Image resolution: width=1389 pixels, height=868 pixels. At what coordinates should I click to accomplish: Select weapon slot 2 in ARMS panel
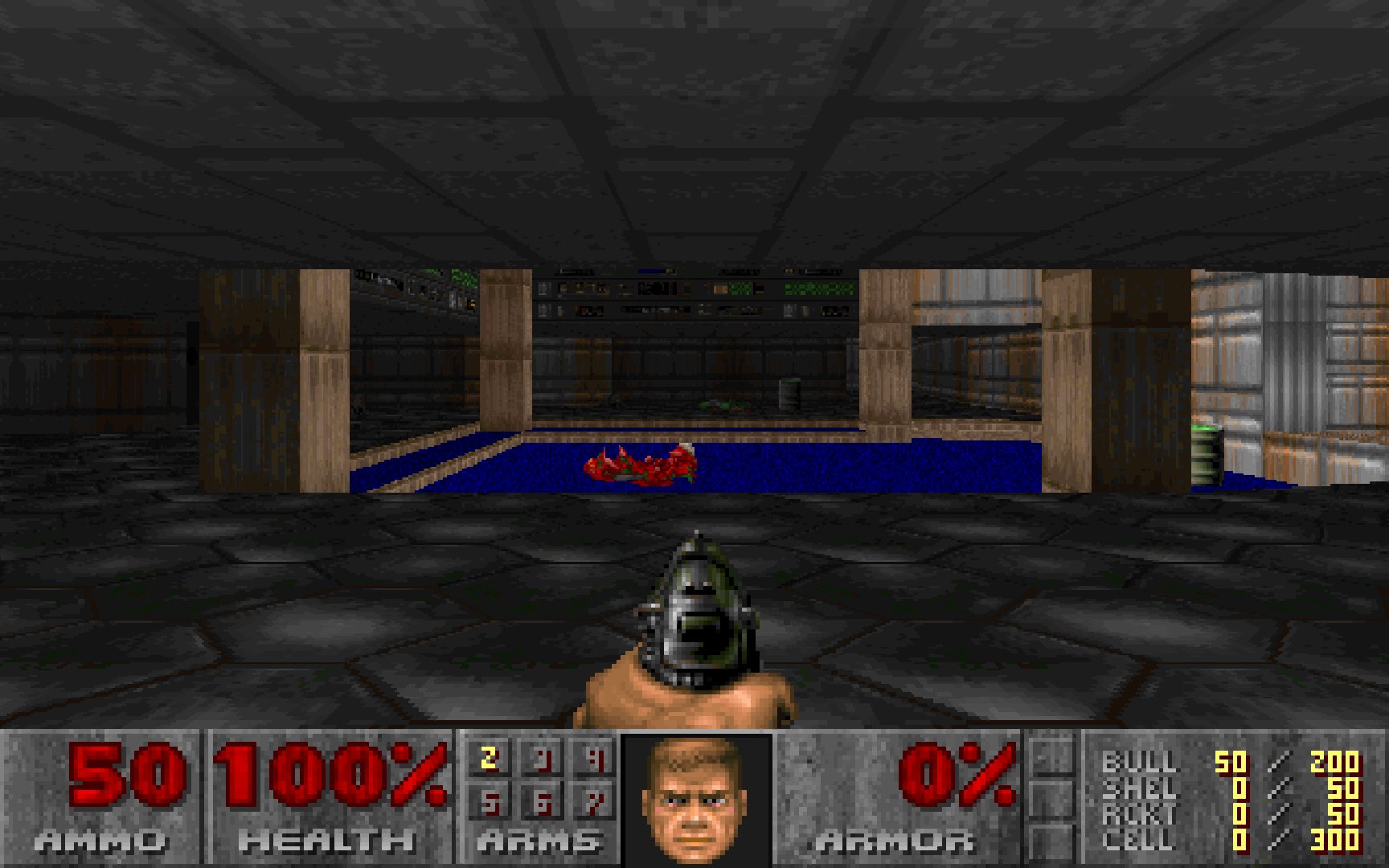tap(488, 759)
